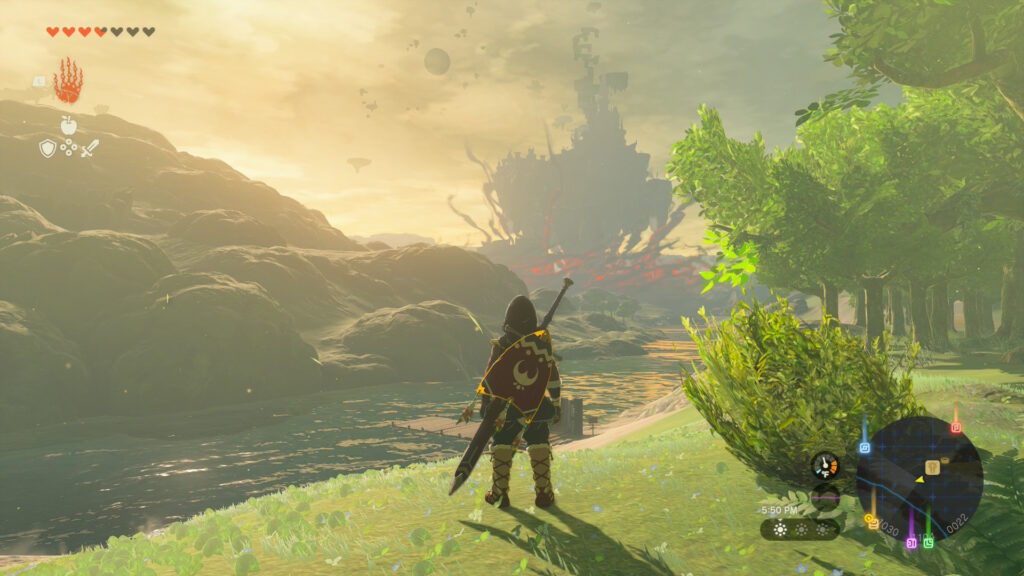Choose the shield quick-select icon
Viewport: 1024px width, 576px height.
(47, 148)
